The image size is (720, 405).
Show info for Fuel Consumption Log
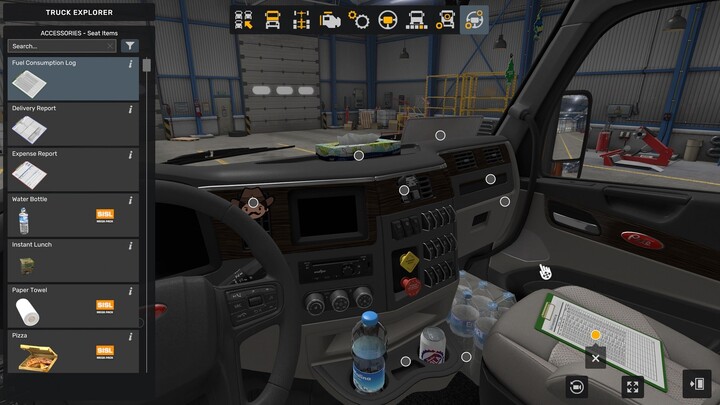tap(131, 64)
